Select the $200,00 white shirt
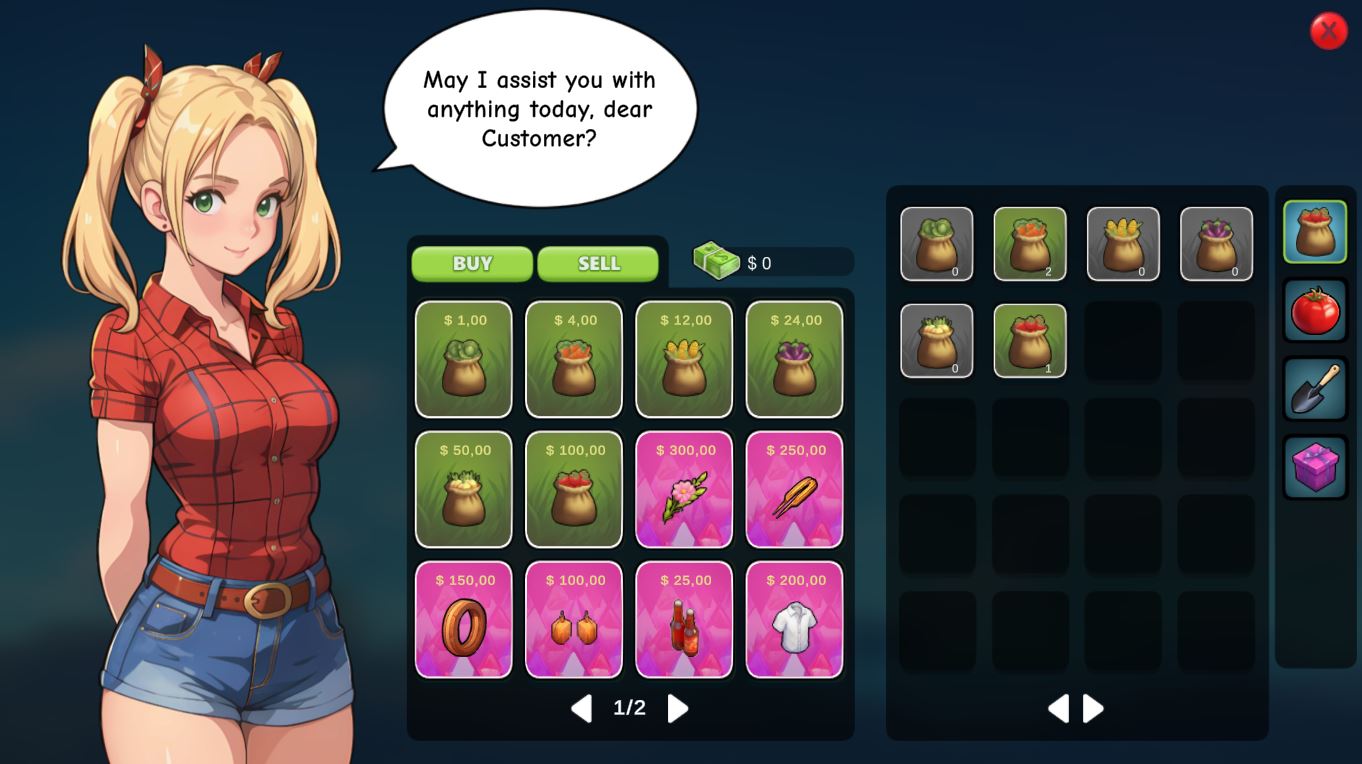Image resolution: width=1362 pixels, height=764 pixels. (794, 619)
